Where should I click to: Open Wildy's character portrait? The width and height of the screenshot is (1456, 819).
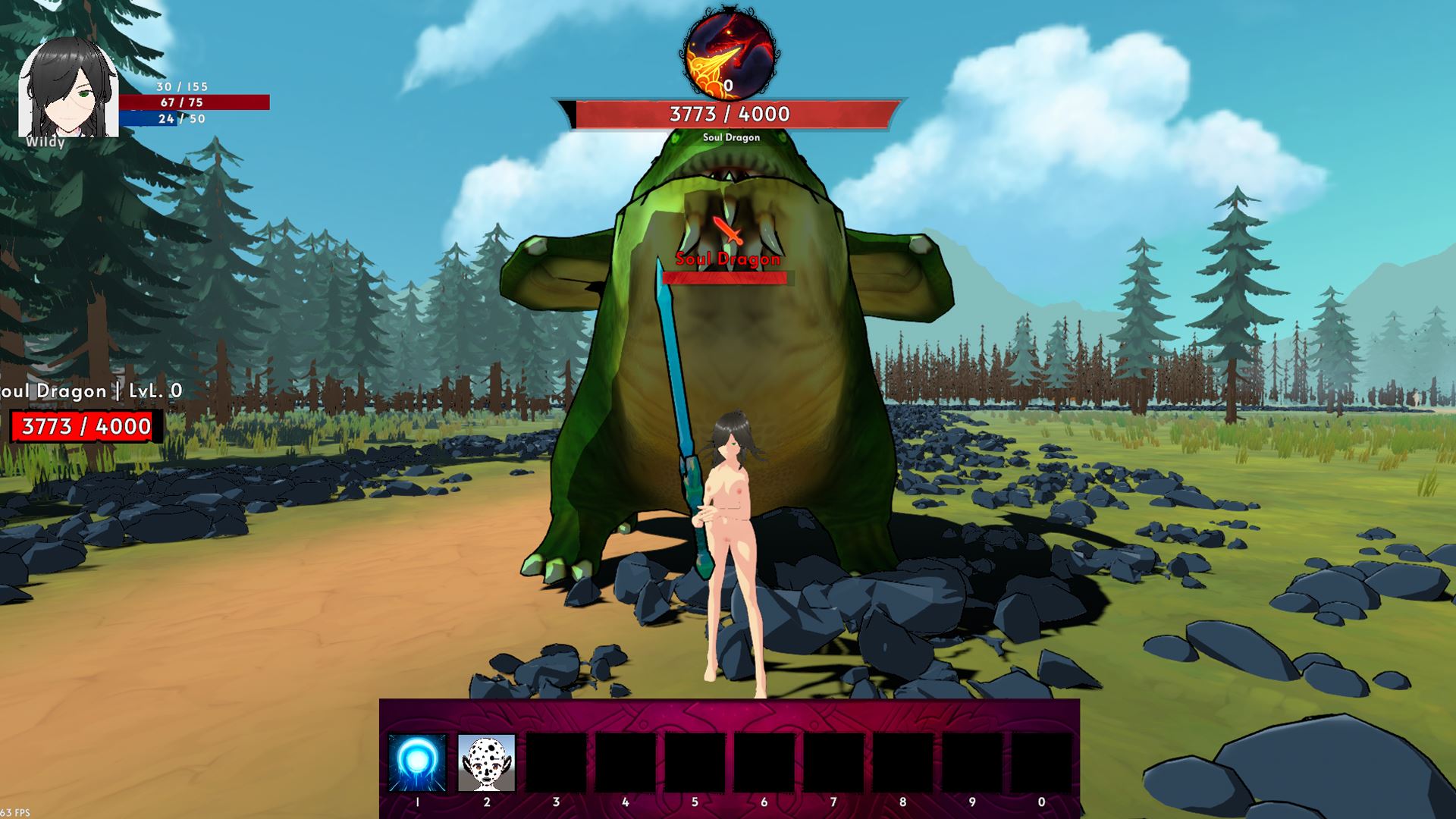[67, 89]
